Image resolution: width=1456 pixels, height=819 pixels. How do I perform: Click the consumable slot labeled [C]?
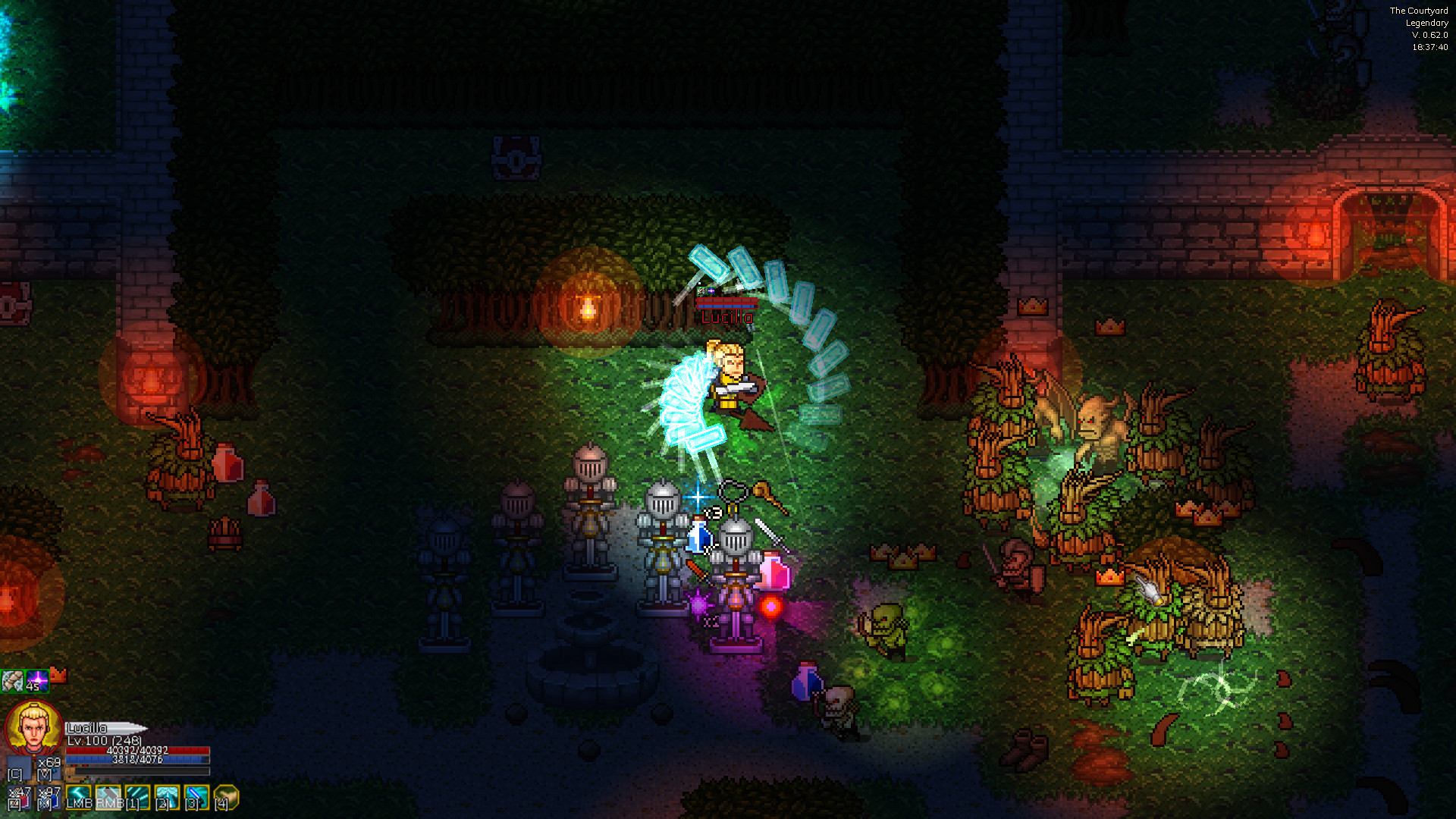[20, 768]
